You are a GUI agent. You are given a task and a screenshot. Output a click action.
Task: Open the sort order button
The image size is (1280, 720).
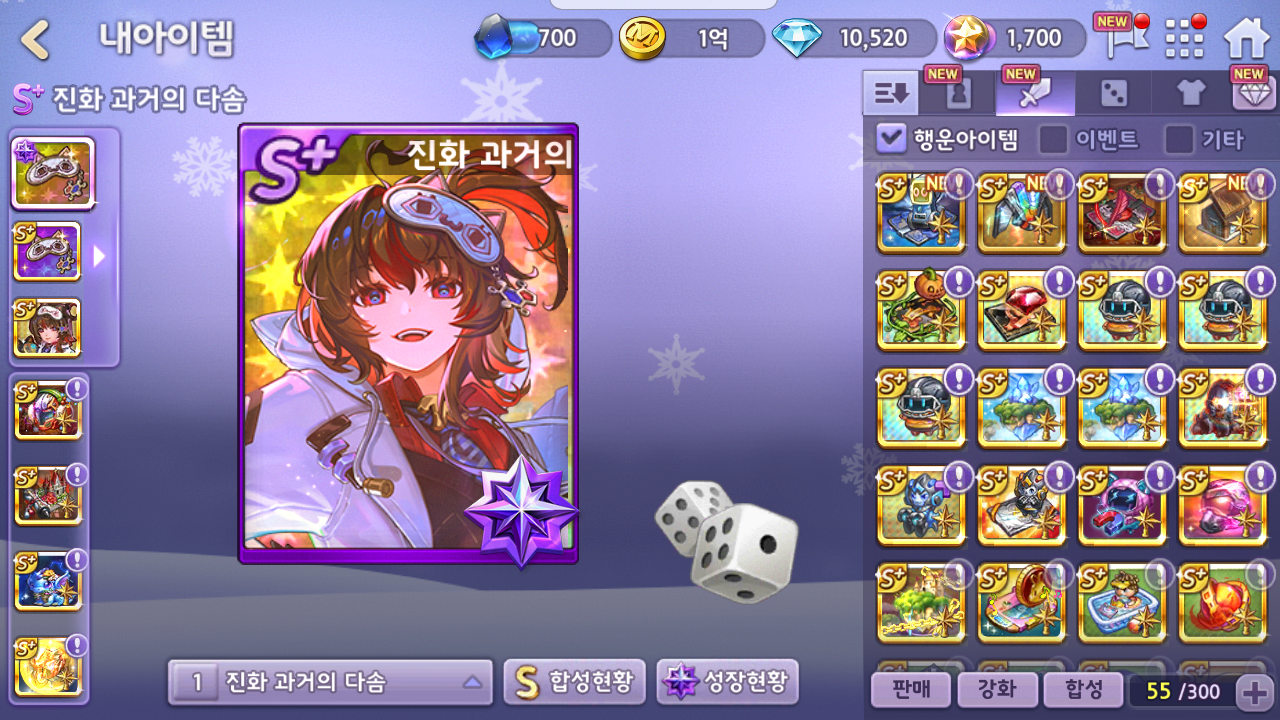tap(891, 94)
